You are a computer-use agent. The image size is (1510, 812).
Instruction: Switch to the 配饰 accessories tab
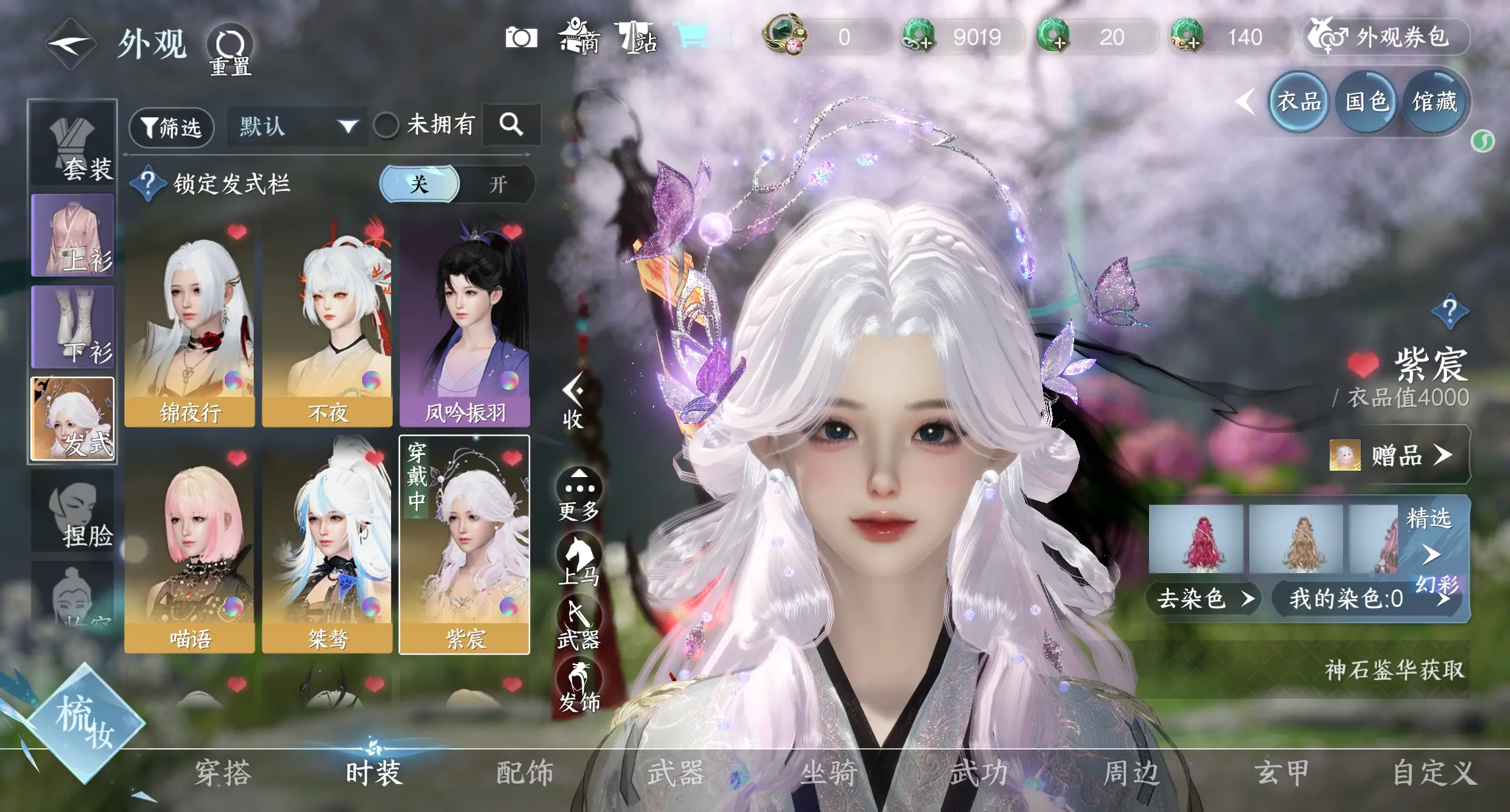coord(524,773)
